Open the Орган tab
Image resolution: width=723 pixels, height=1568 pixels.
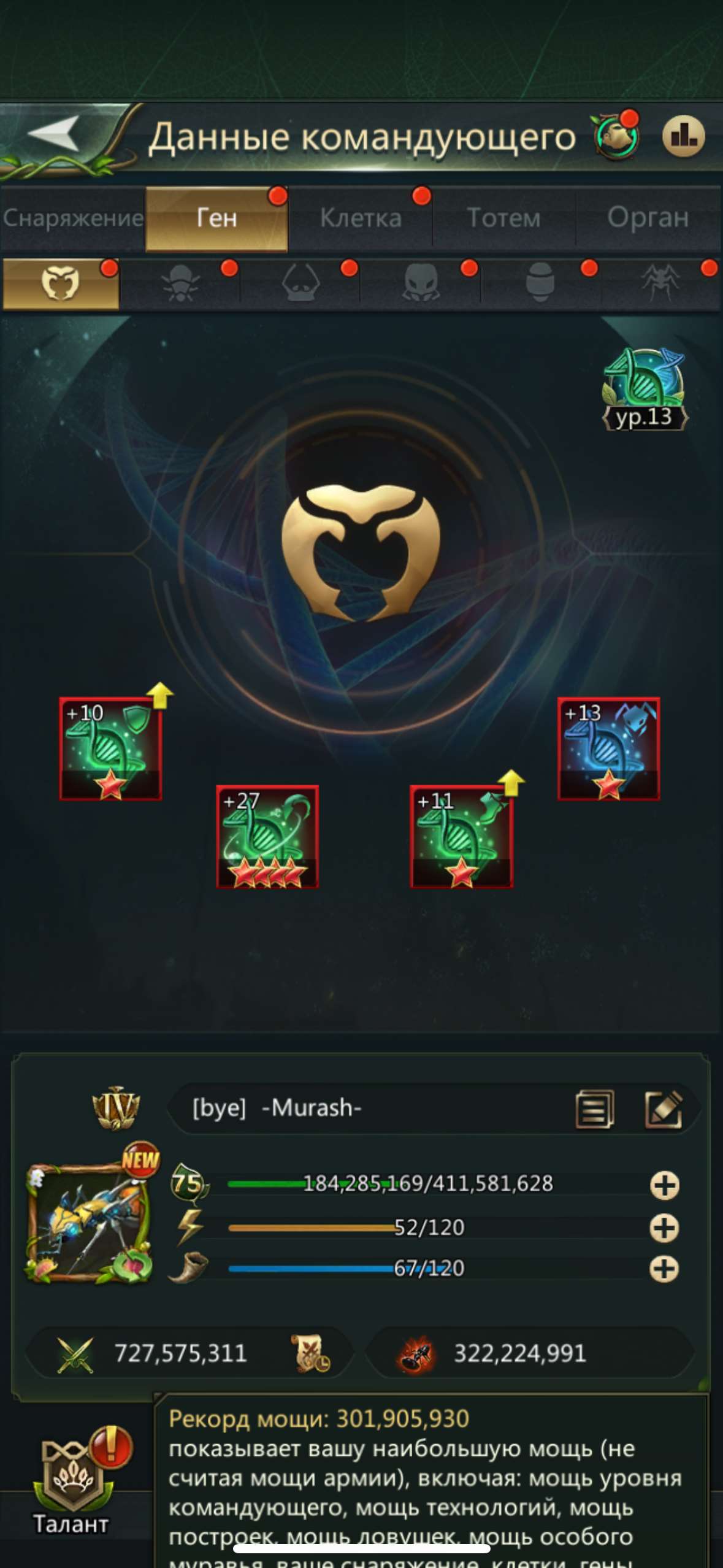[648, 218]
